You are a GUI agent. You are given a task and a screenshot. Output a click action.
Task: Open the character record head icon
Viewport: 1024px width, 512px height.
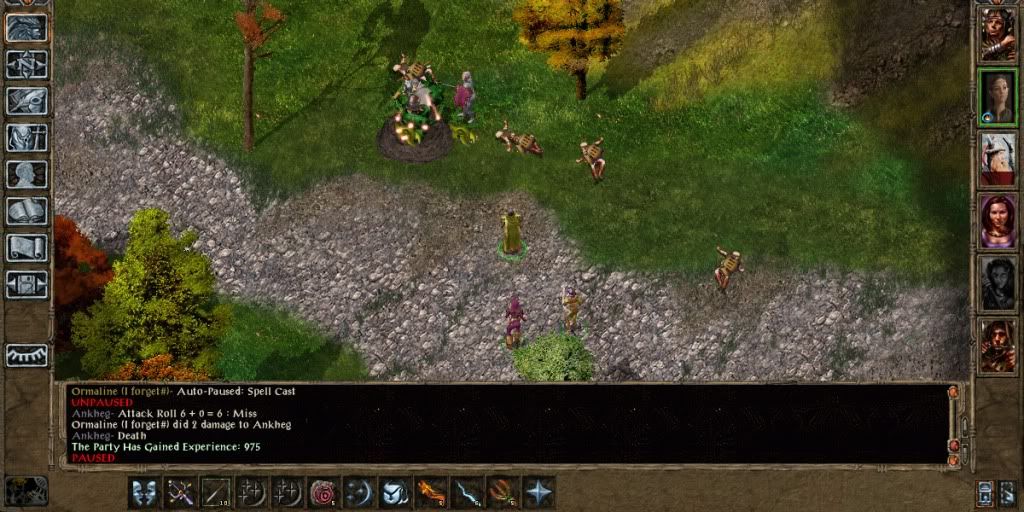pyautogui.click(x=27, y=174)
